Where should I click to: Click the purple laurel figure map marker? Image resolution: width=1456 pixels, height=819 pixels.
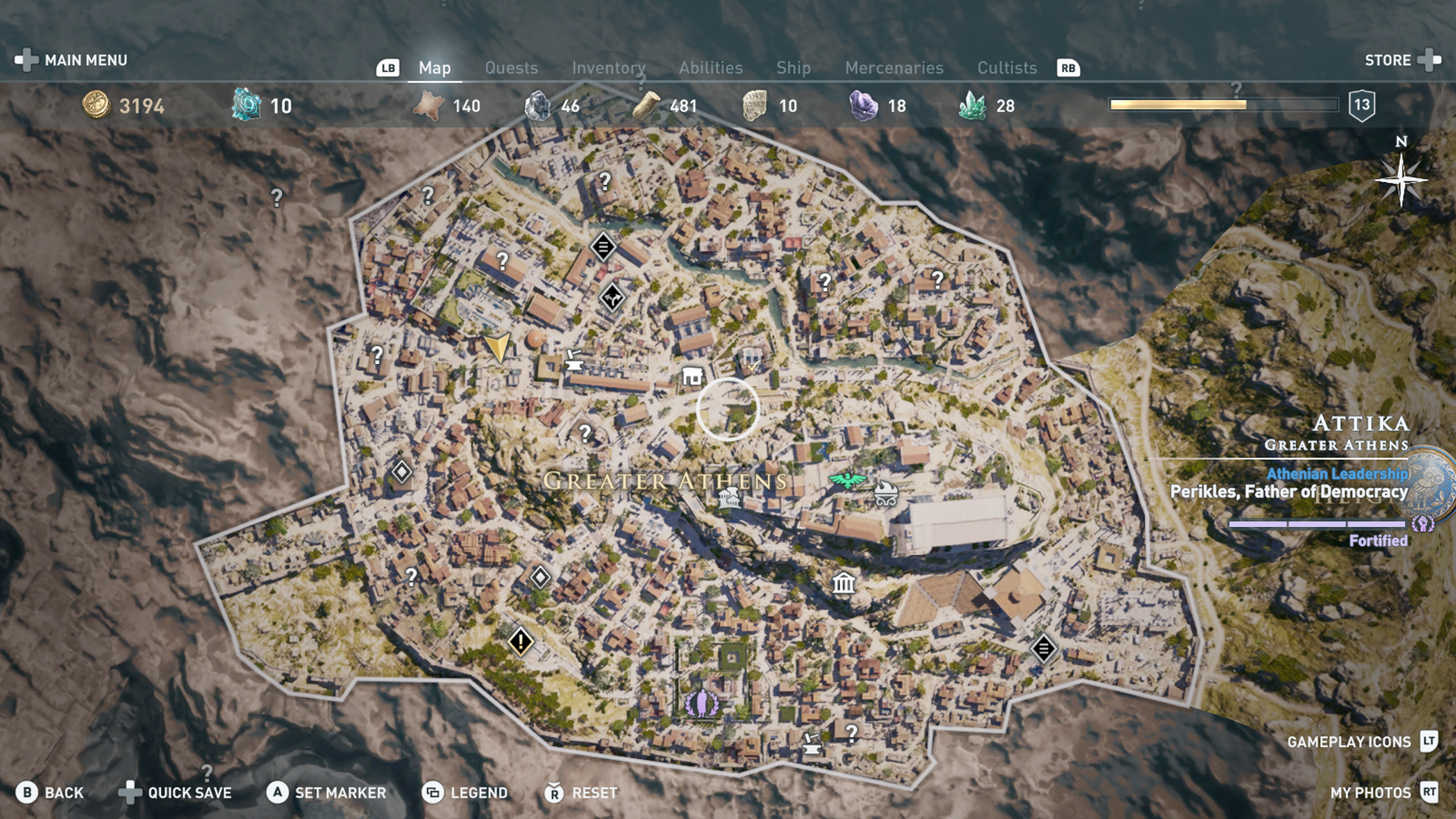[702, 704]
